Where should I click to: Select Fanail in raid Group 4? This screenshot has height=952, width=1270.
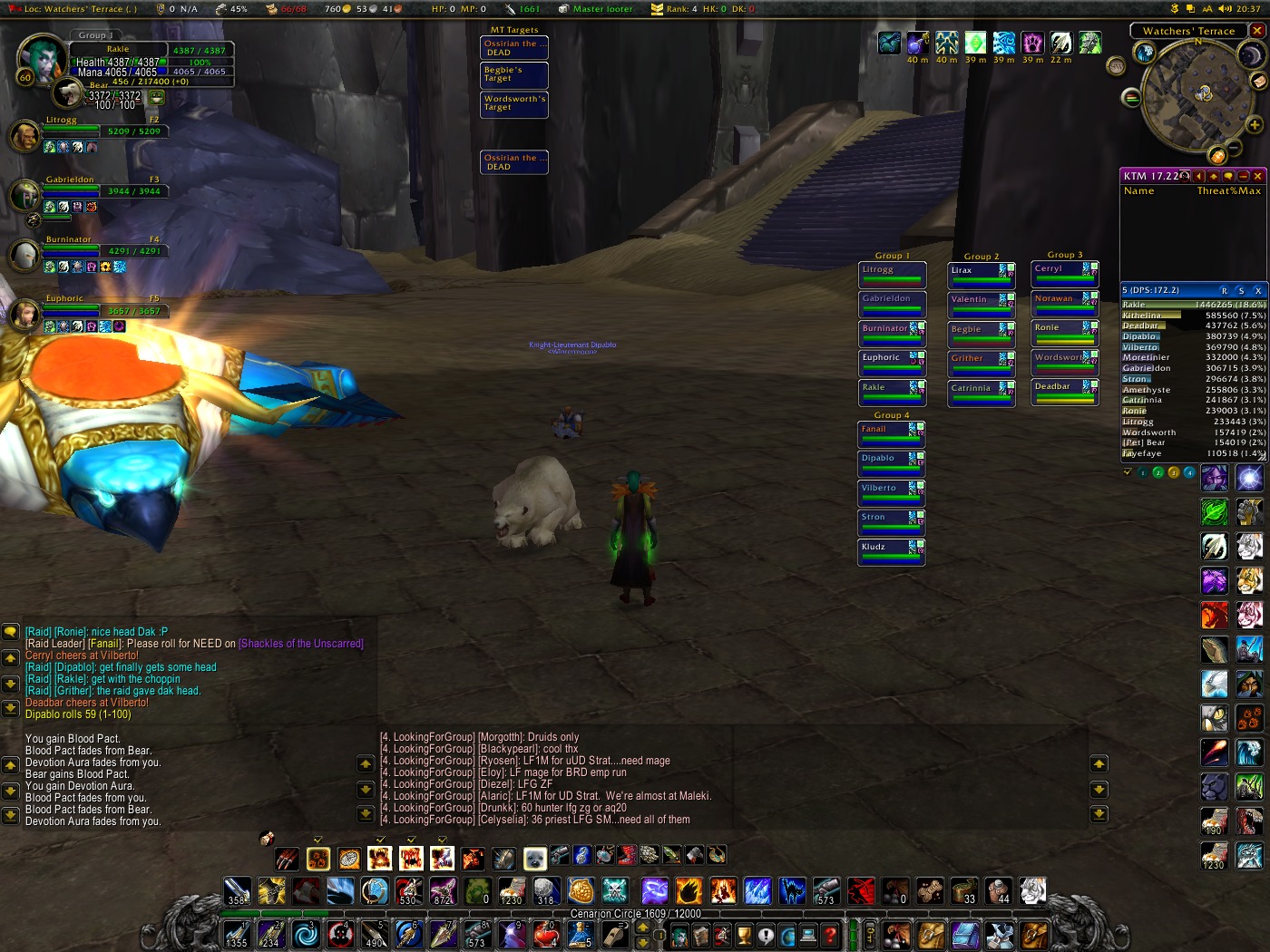point(891,434)
